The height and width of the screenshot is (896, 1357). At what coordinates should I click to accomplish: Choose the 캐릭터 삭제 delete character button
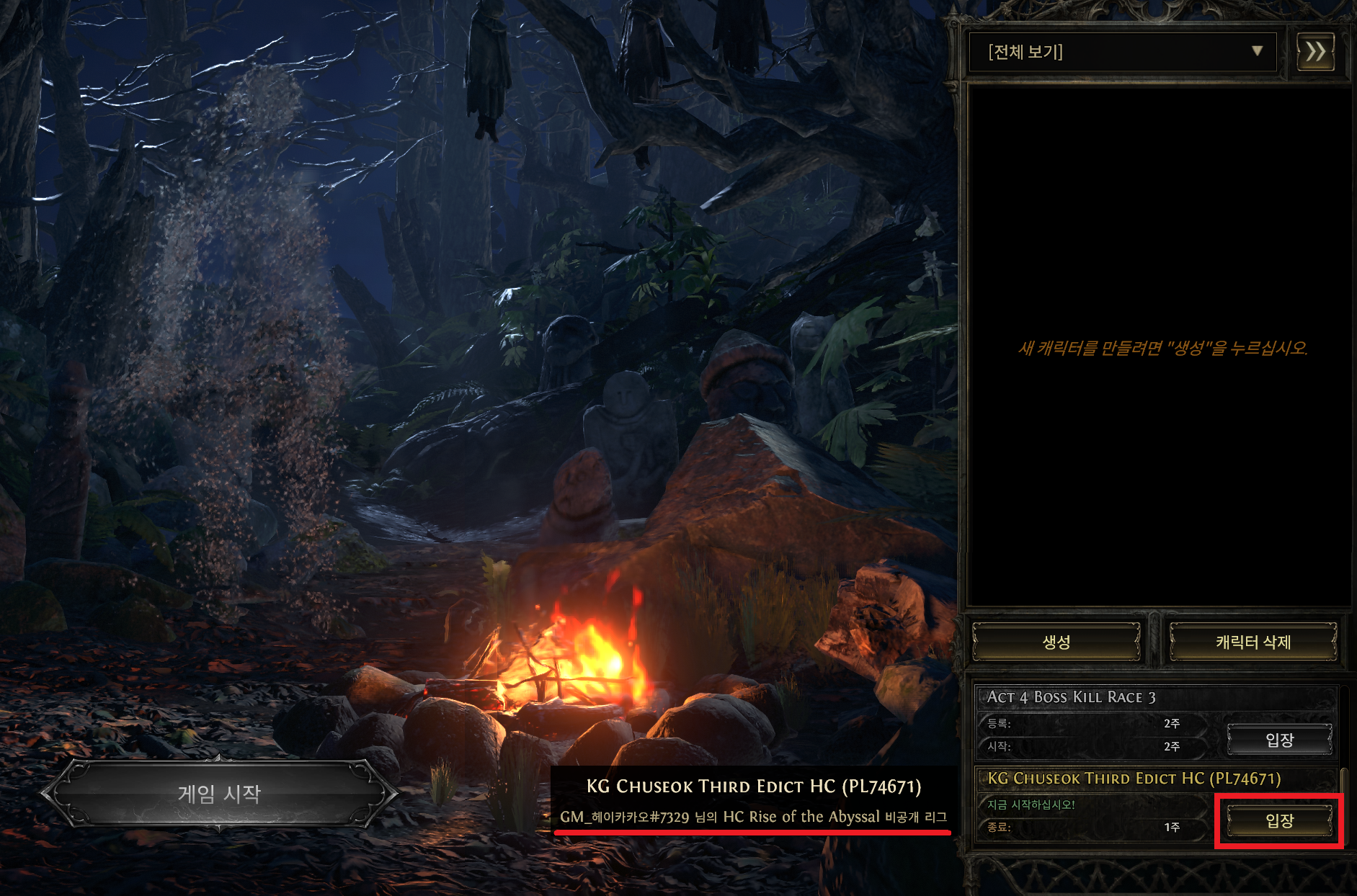(1253, 642)
